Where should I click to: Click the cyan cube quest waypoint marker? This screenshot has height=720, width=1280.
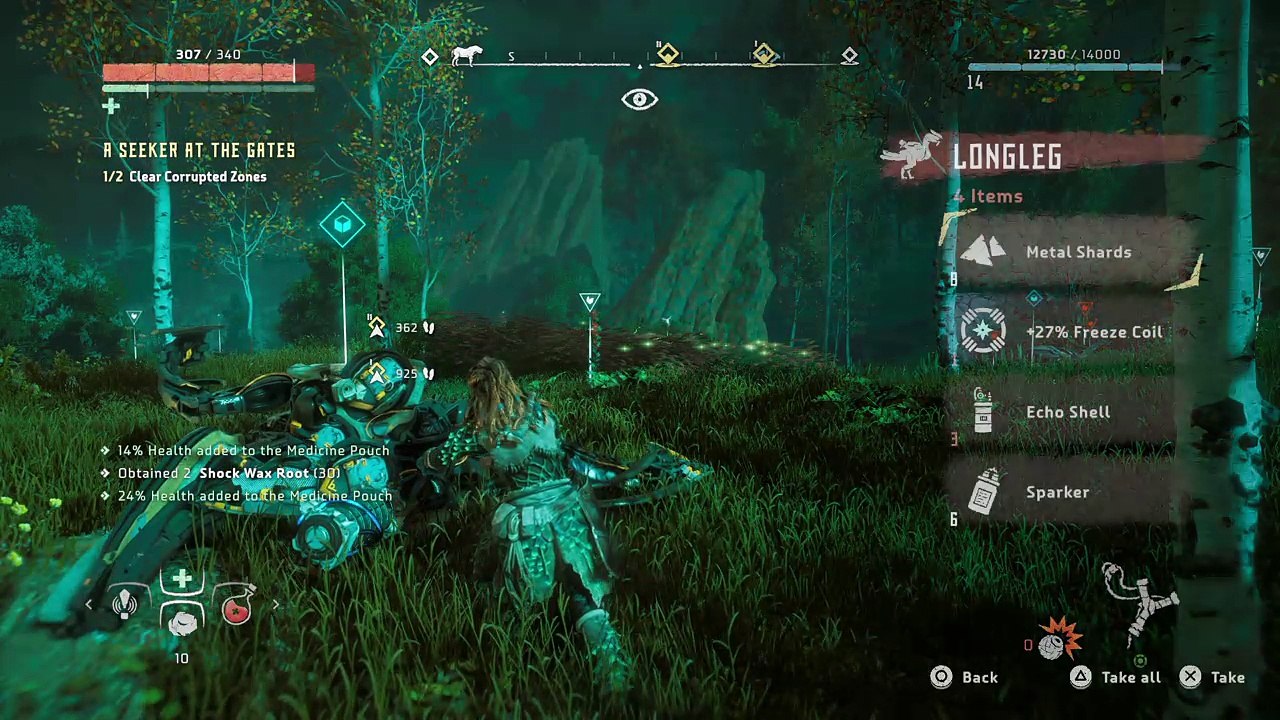pyautogui.click(x=342, y=225)
